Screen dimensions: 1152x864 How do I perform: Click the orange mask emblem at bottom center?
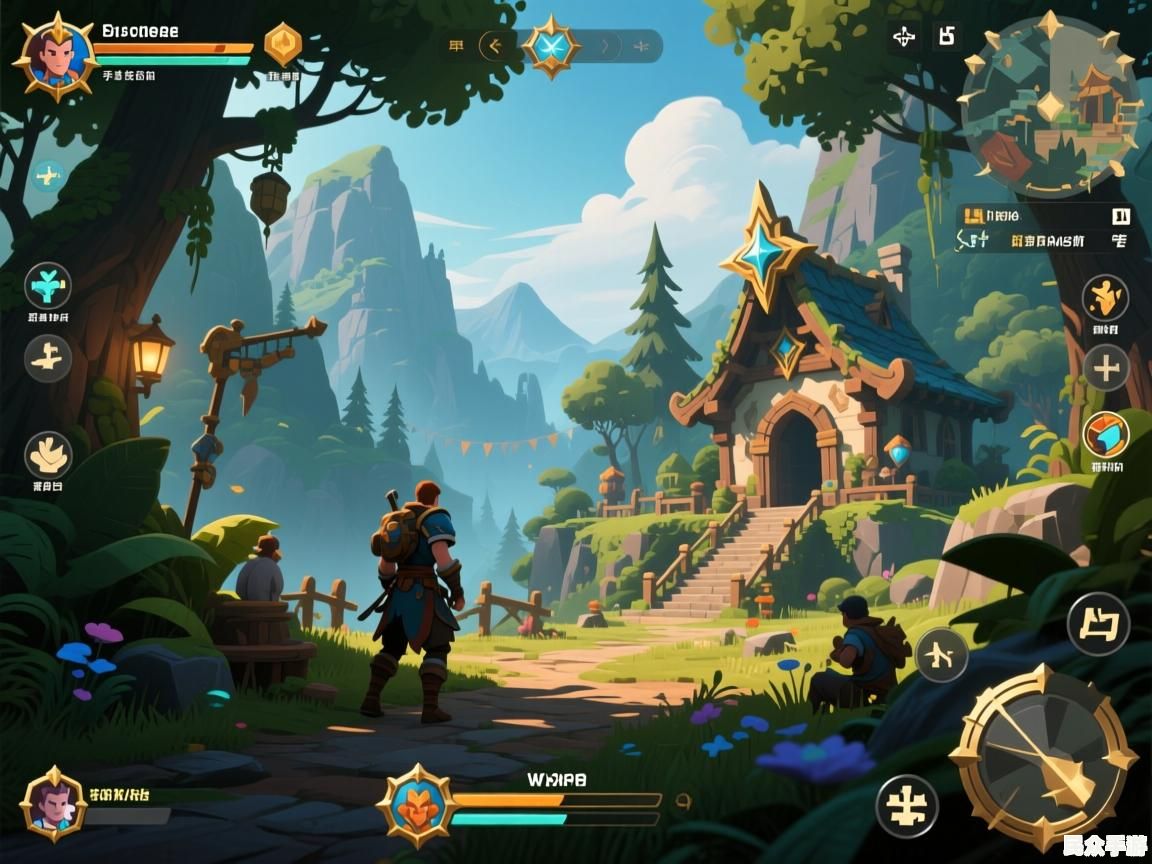coord(416,802)
